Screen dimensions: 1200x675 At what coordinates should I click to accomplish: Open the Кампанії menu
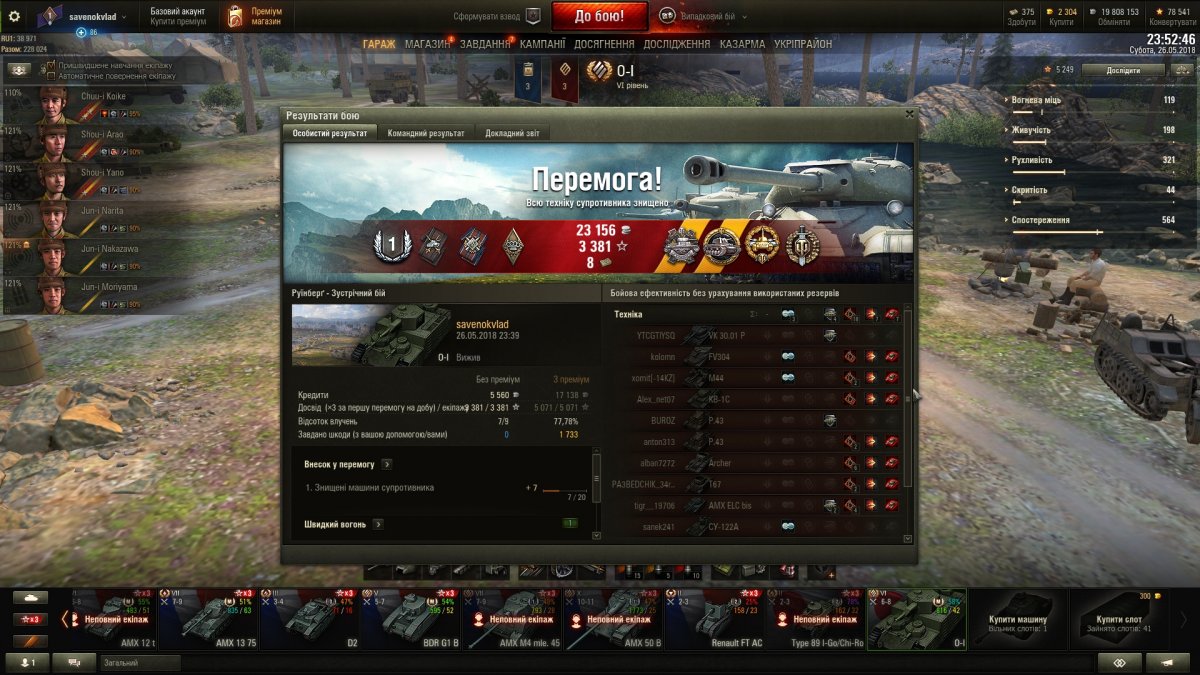543,44
